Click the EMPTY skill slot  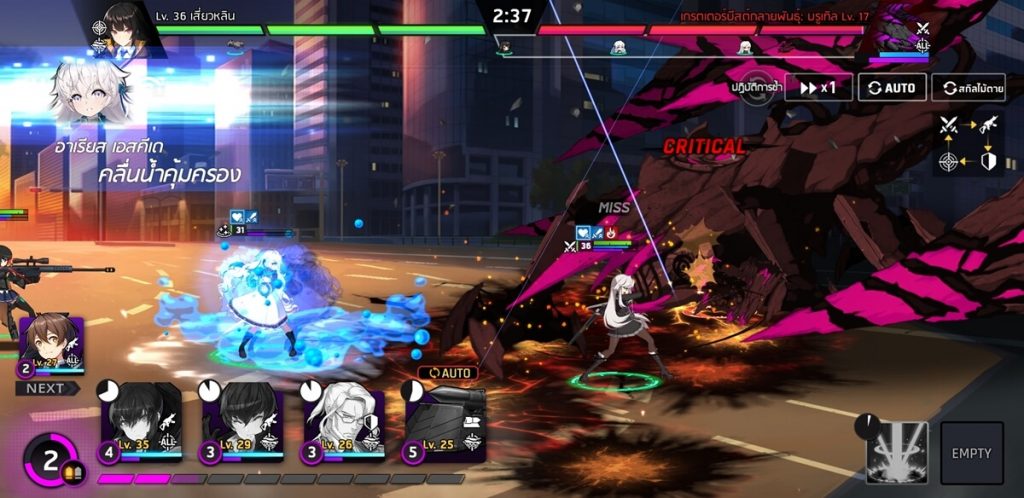pyautogui.click(x=971, y=452)
